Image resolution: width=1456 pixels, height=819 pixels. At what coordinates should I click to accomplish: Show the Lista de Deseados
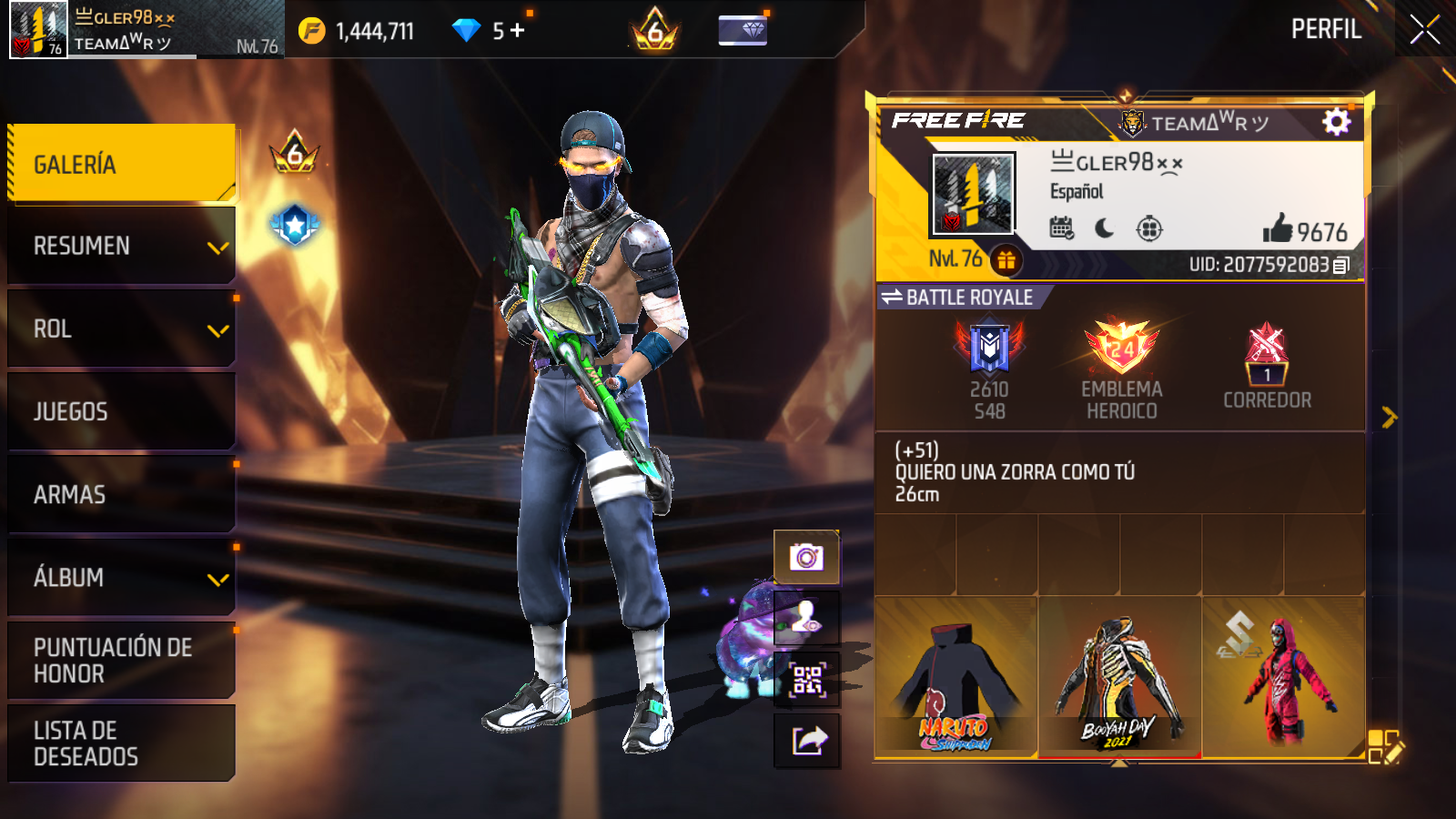(x=121, y=743)
